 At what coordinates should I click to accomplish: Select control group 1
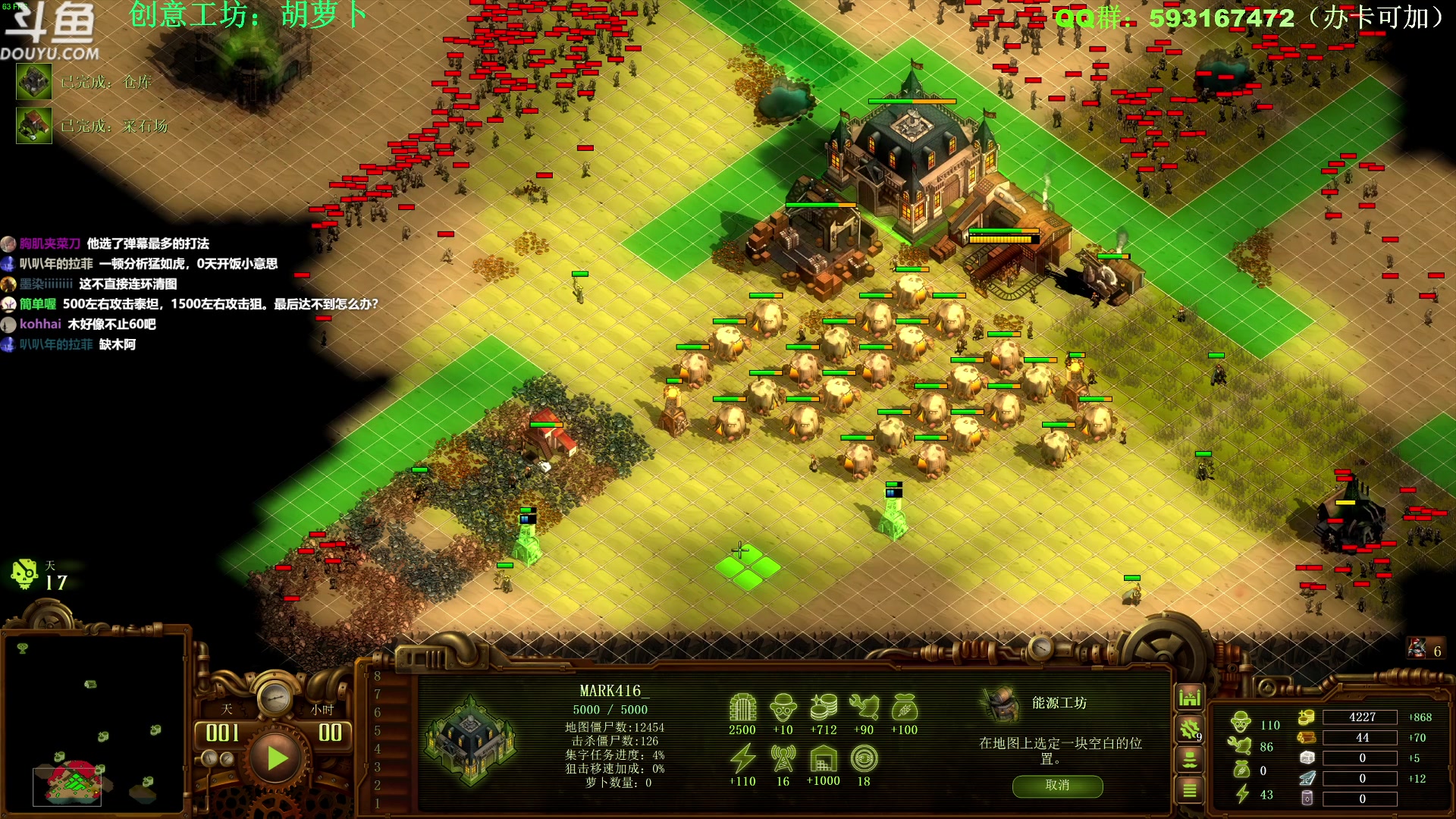pyautogui.click(x=378, y=803)
